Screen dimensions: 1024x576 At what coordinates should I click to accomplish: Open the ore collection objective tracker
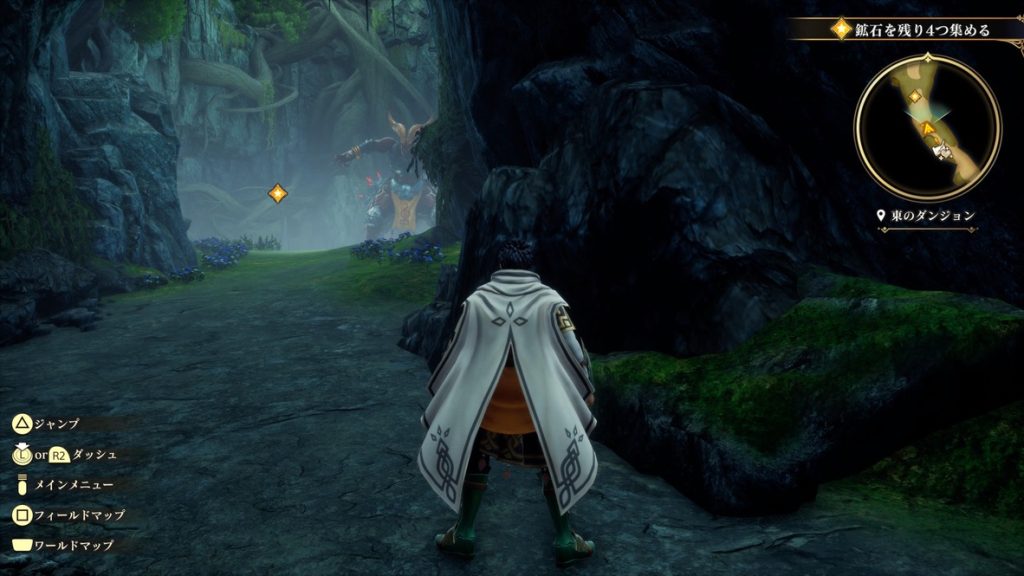click(910, 29)
